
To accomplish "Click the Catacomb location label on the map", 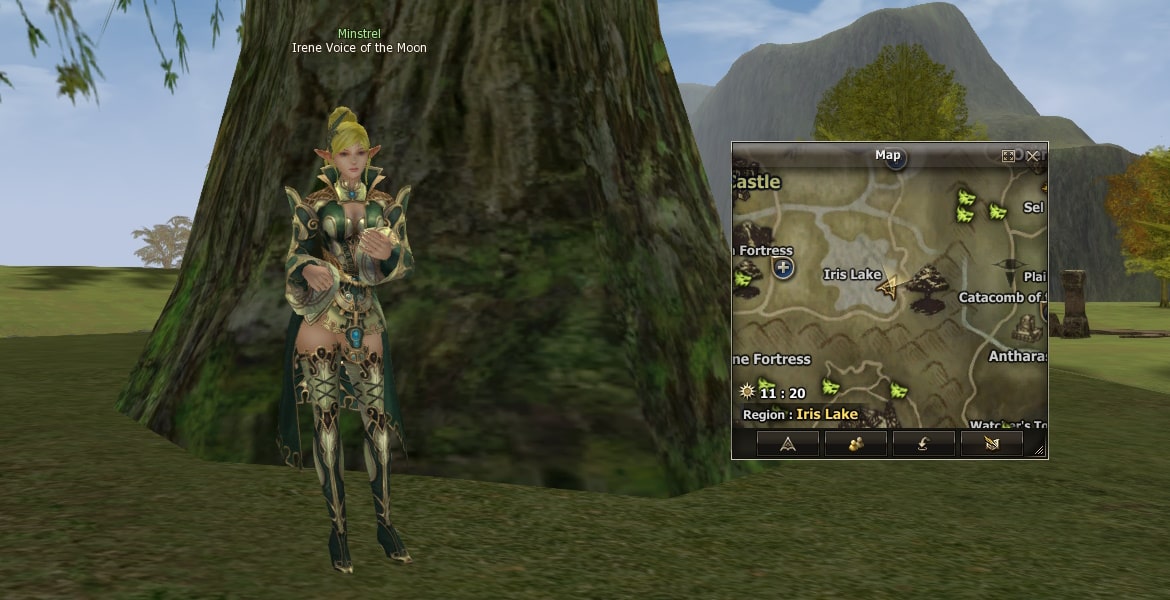I will tap(1002, 297).
